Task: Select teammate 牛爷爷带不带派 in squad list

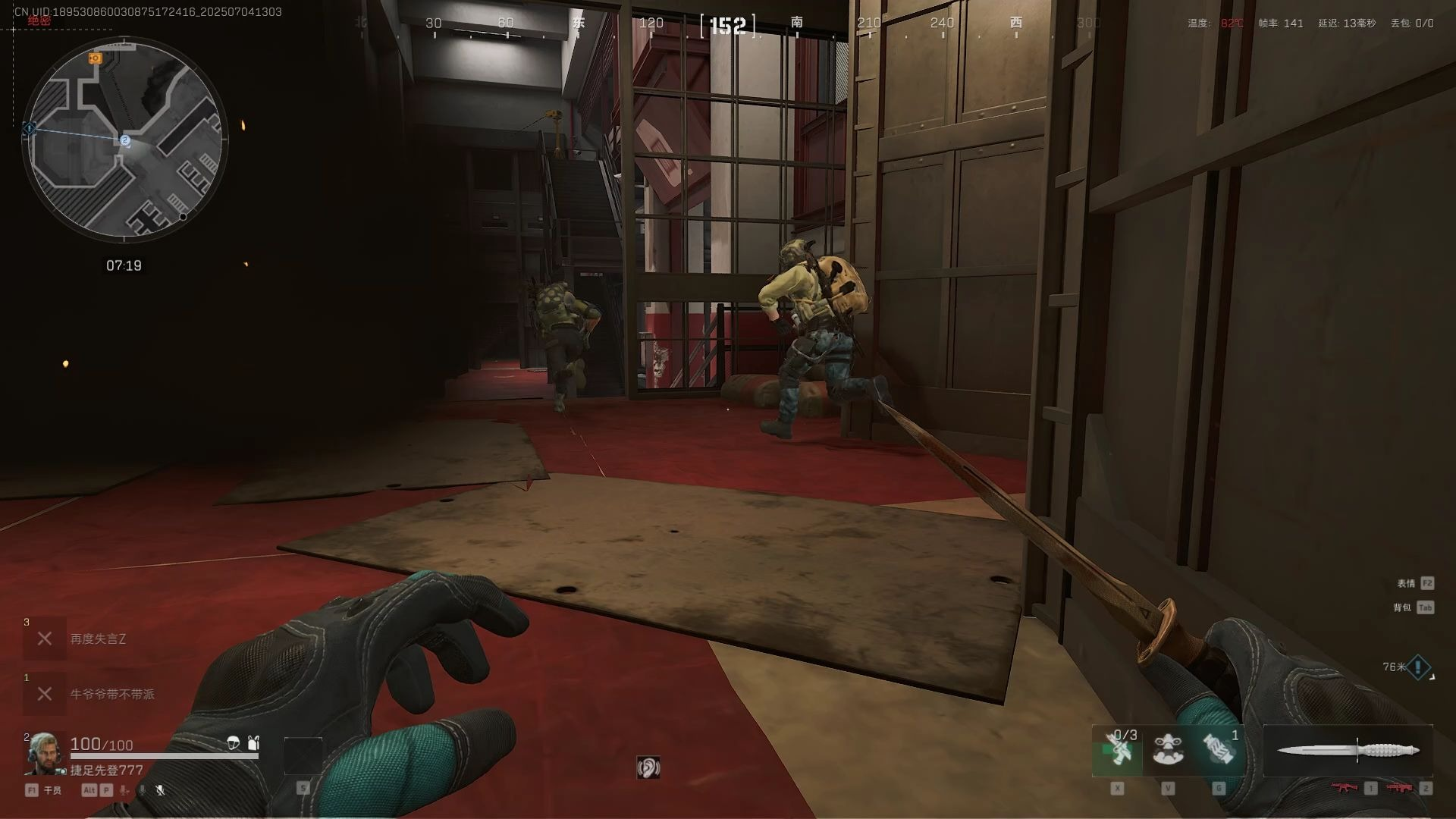Action: tap(111, 694)
